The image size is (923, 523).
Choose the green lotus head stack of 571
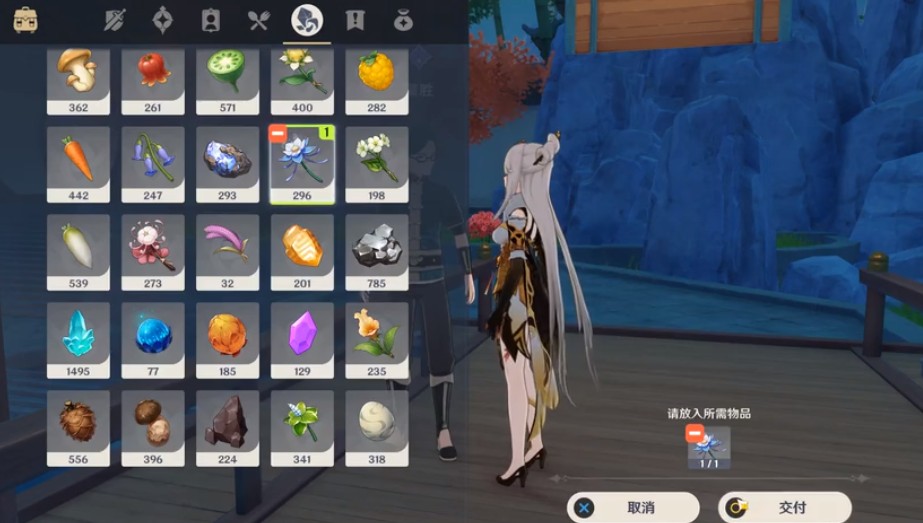(x=227, y=77)
